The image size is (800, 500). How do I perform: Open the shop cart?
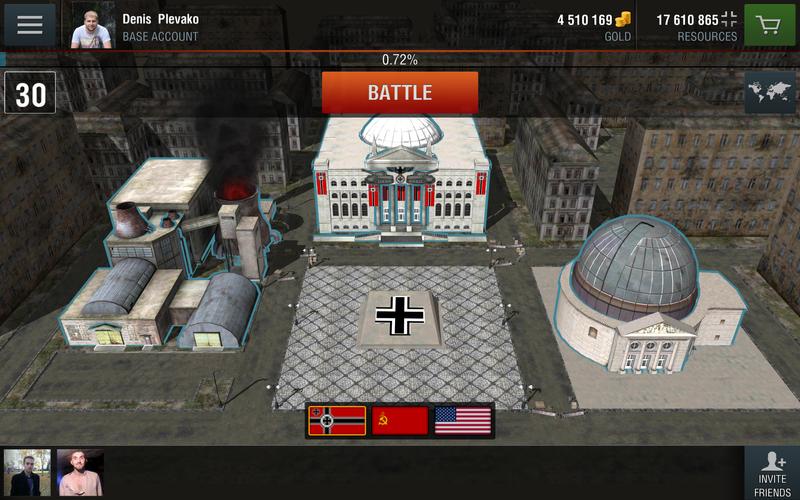768,24
